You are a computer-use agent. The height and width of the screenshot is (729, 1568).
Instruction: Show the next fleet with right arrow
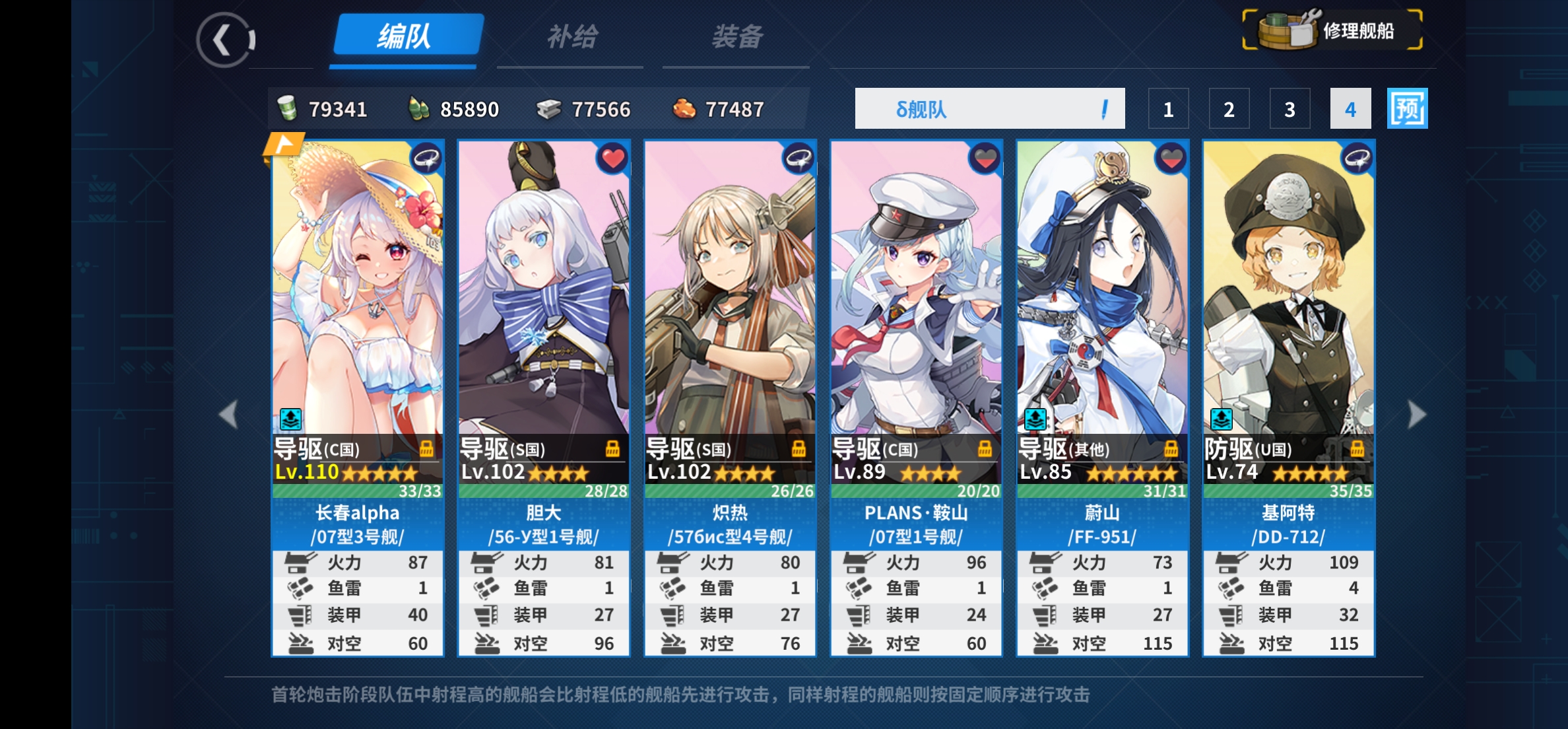coord(1416,415)
